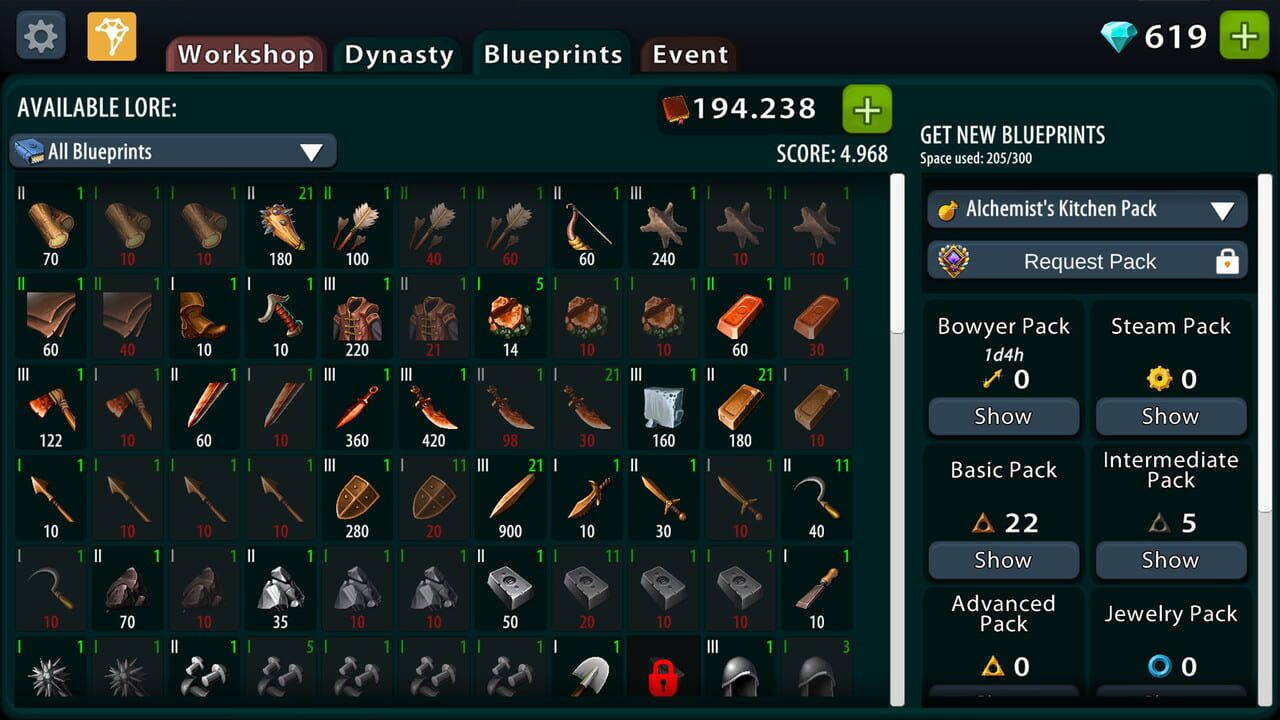Open the Alchemist's Kitchen Pack dropdown
This screenshot has width=1280, height=720.
coord(1087,209)
